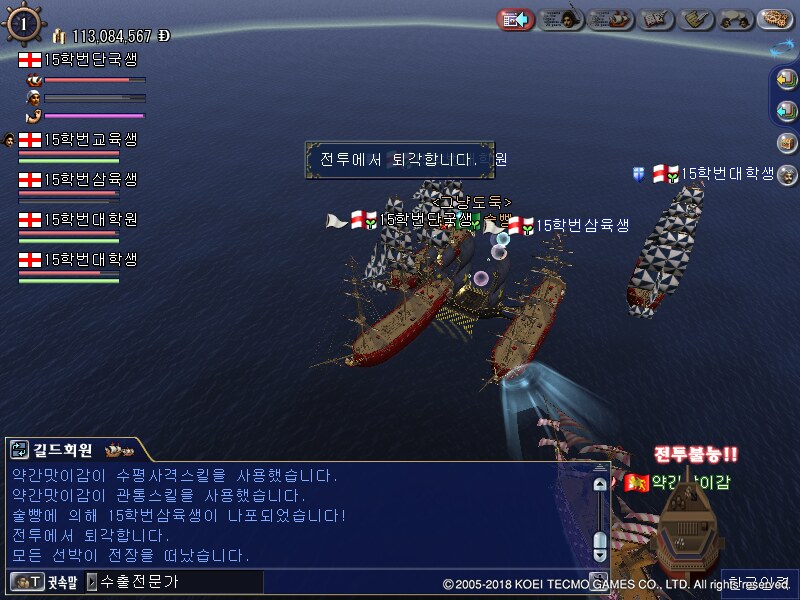Click the ships icon beside chat tab
Image resolution: width=800 pixels, height=600 pixels.
(118, 449)
